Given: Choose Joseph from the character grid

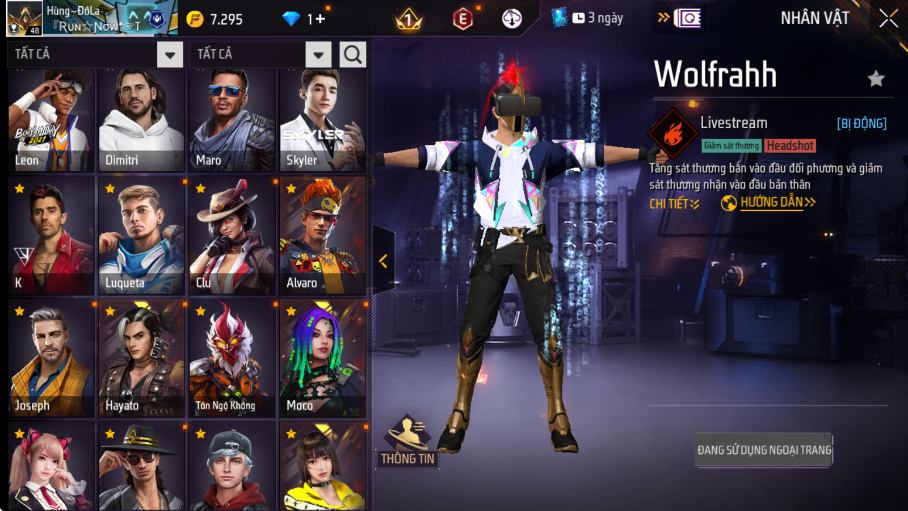Looking at the screenshot, I should point(51,358).
